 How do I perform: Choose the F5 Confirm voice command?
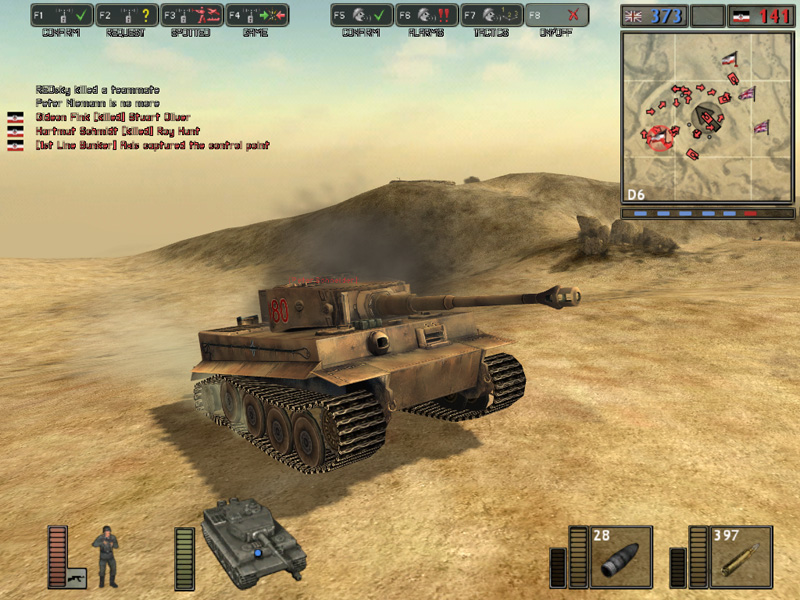[x=361, y=15]
